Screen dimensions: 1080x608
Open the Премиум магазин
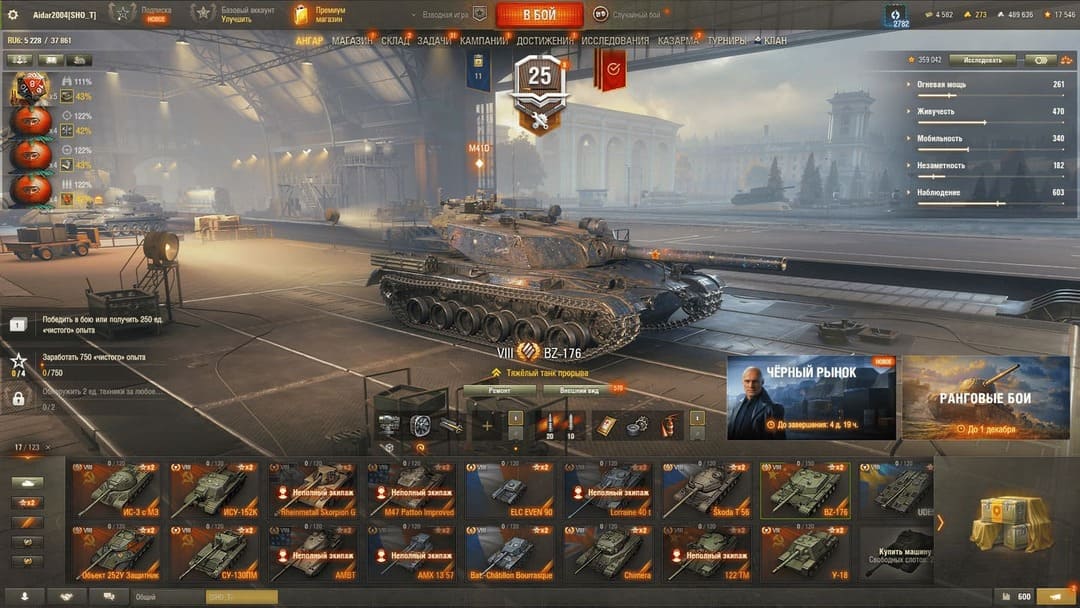[x=318, y=14]
